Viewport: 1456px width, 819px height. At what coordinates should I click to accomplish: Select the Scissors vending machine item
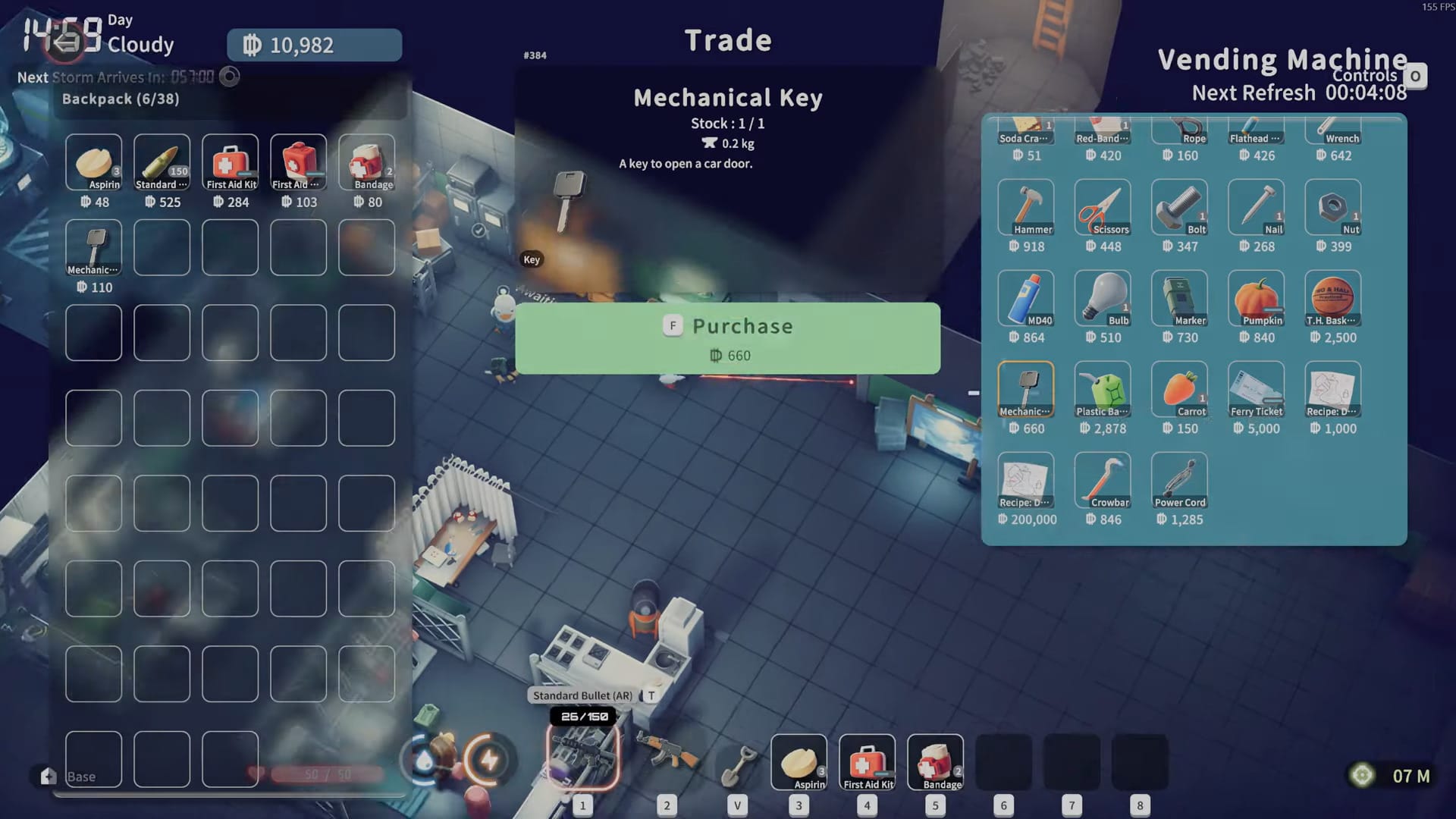tap(1103, 206)
